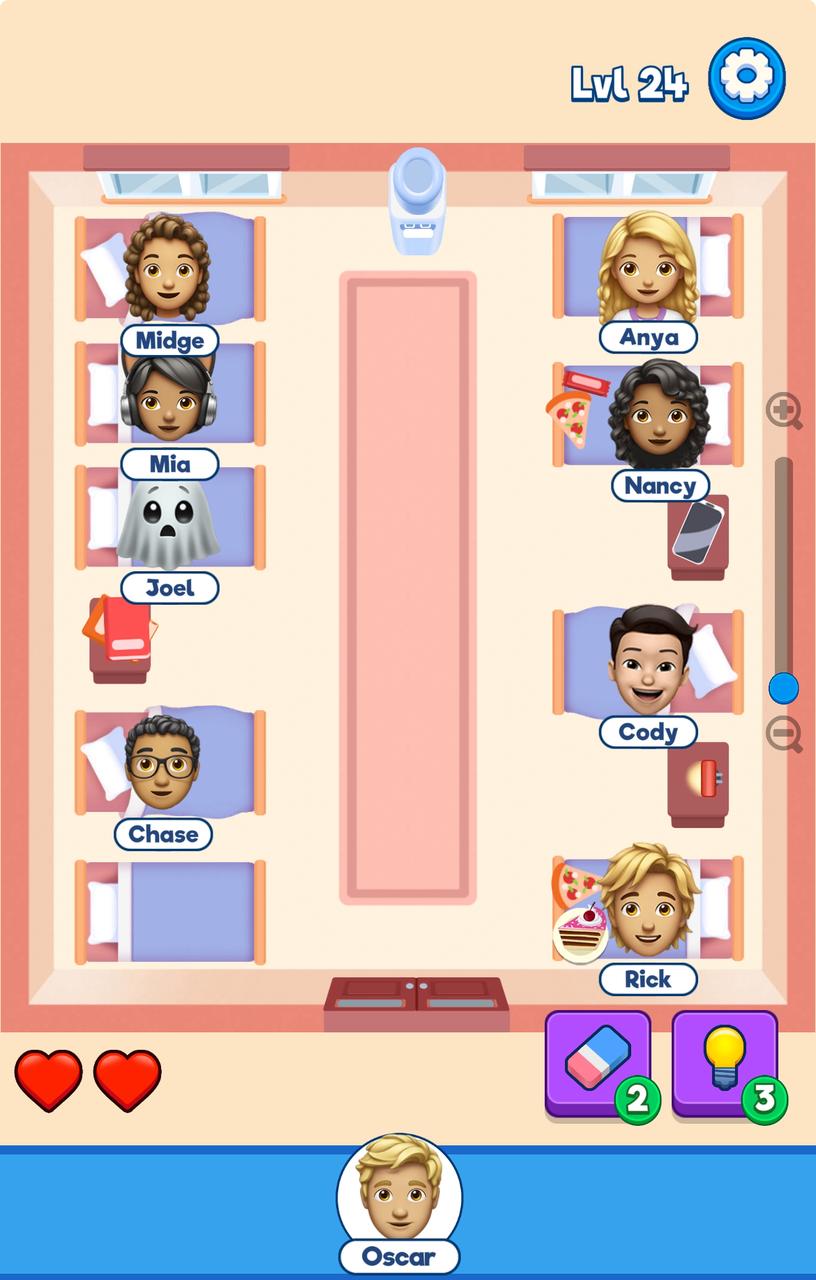The image size is (816, 1280).
Task: Choose the empty bed below Chase
Action: (x=170, y=911)
